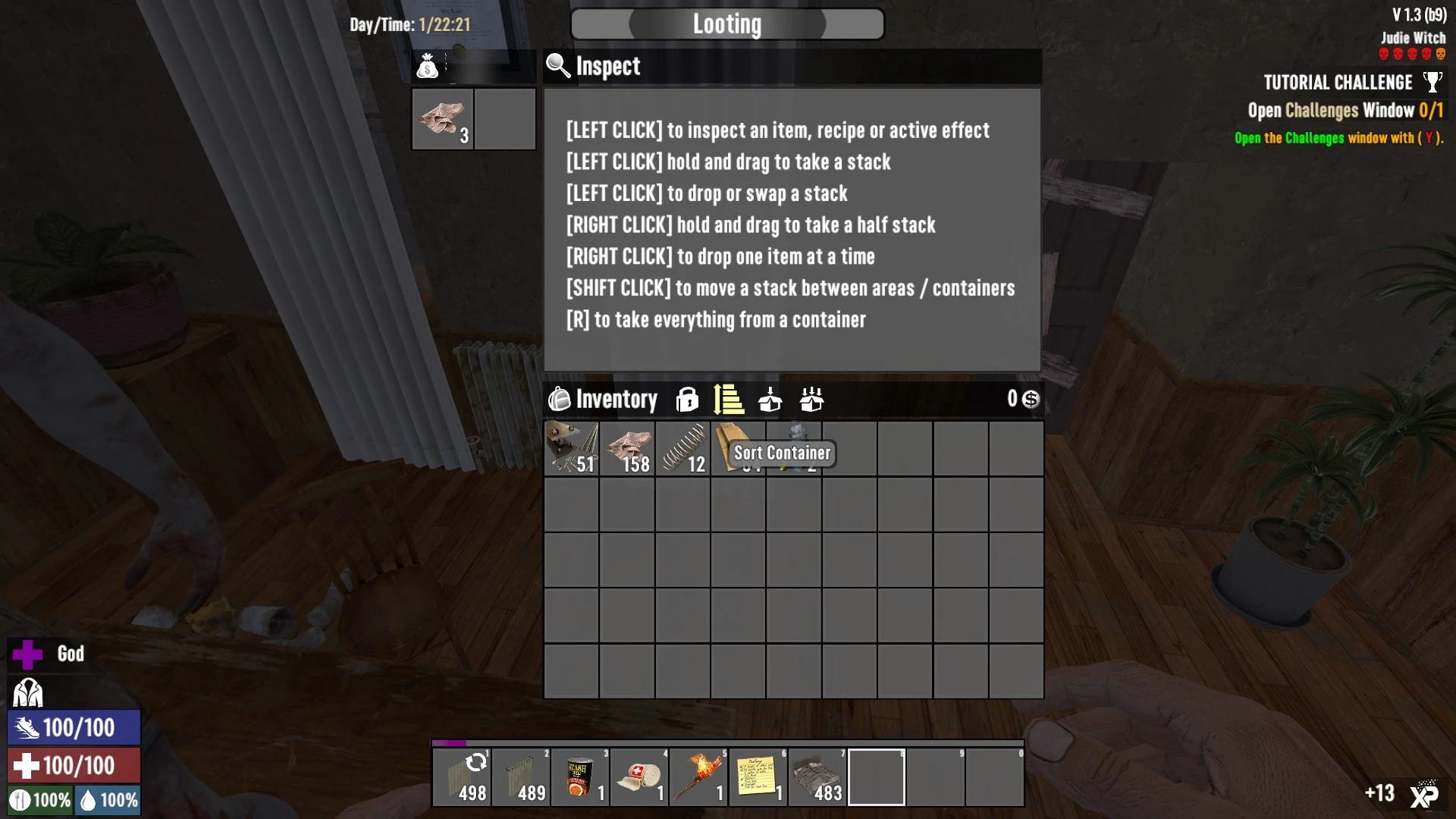Click the lock inventory slots icon
The image size is (1456, 819).
[x=687, y=399]
